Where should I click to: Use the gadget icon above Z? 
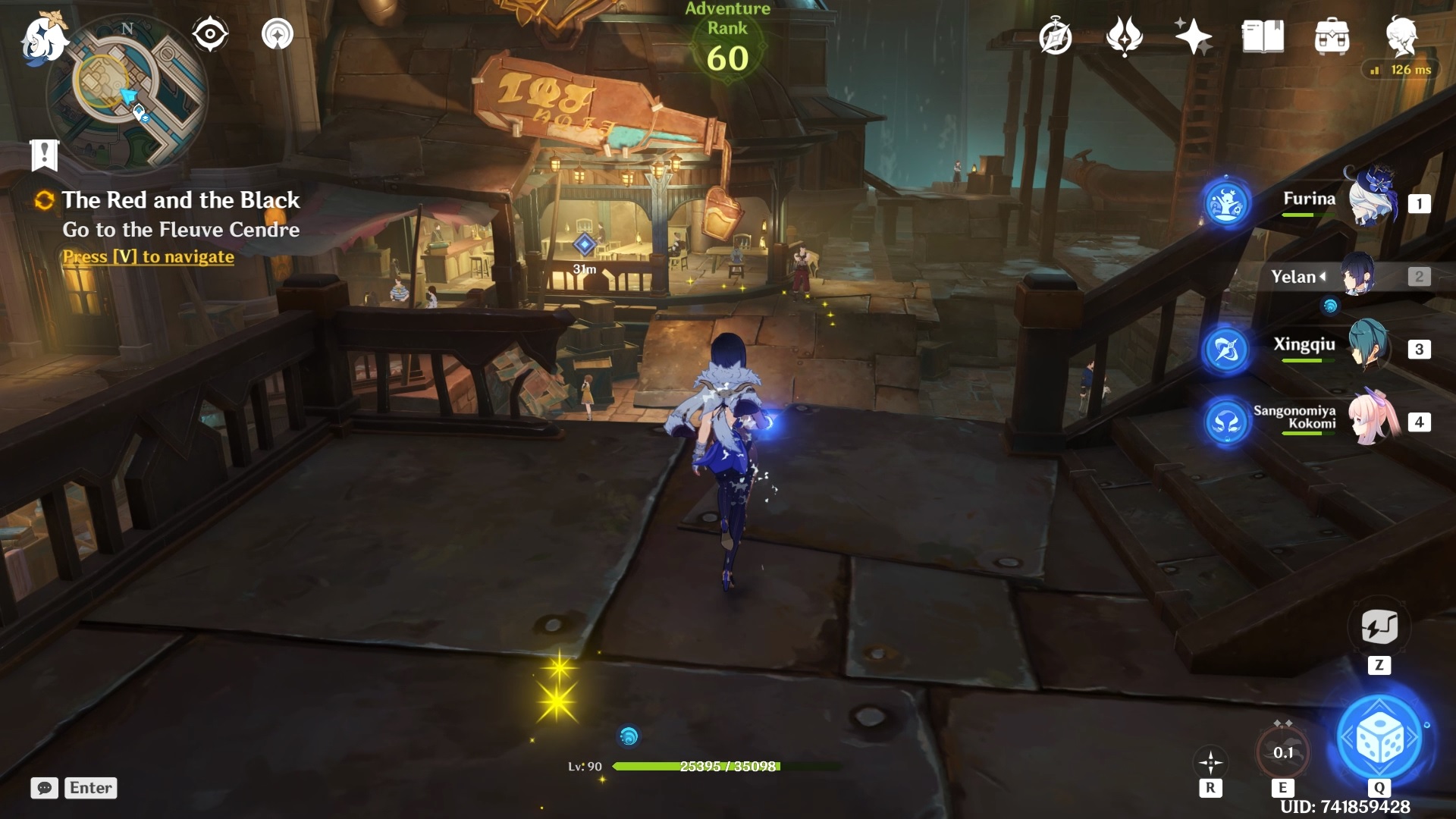(1379, 627)
